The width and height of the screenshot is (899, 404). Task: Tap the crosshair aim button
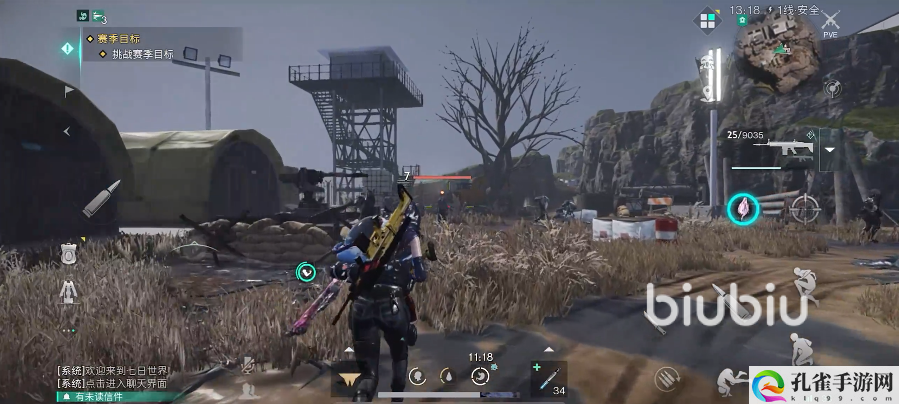(x=804, y=208)
